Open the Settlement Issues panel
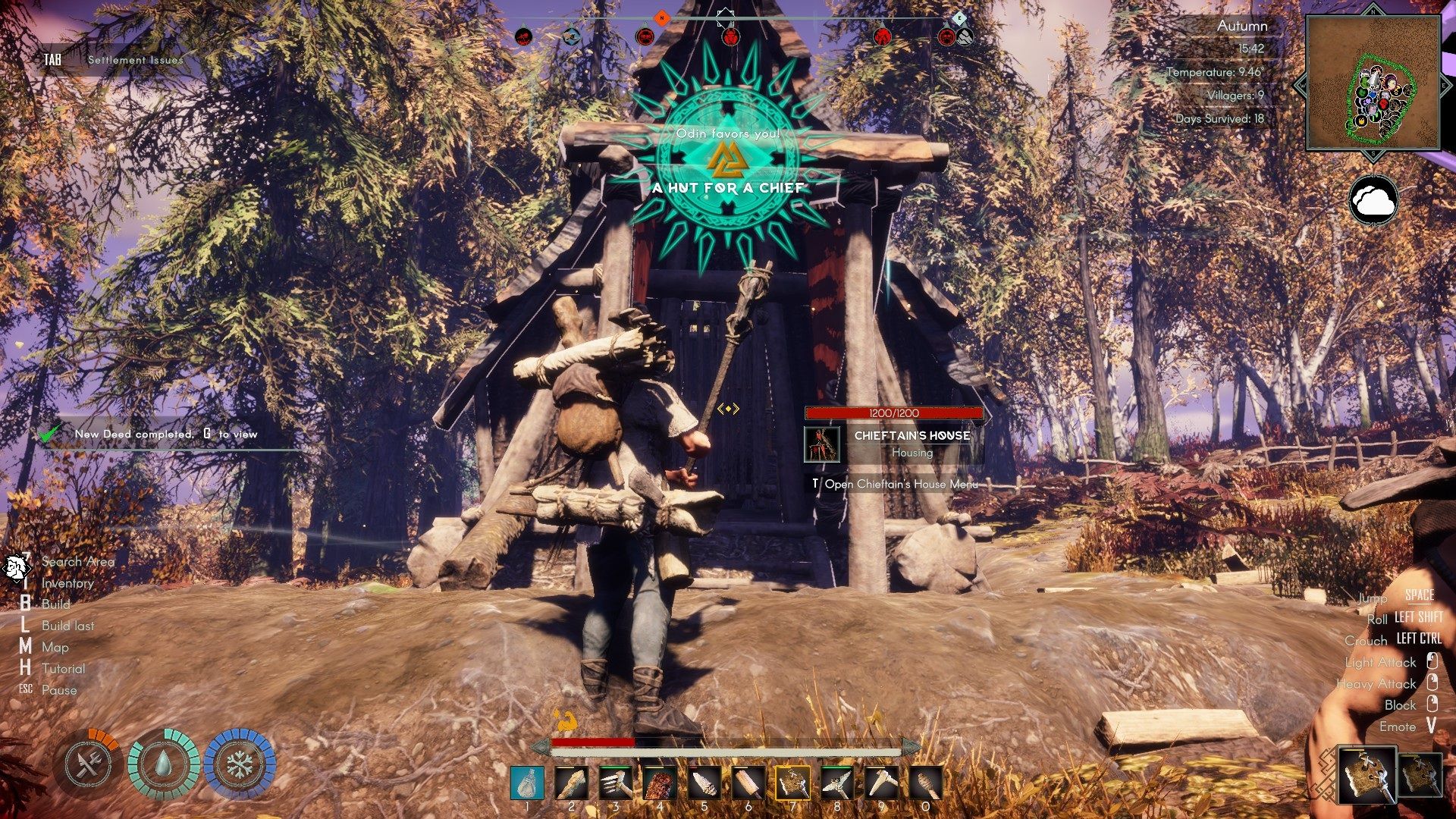This screenshot has height=819, width=1456. pyautogui.click(x=135, y=60)
